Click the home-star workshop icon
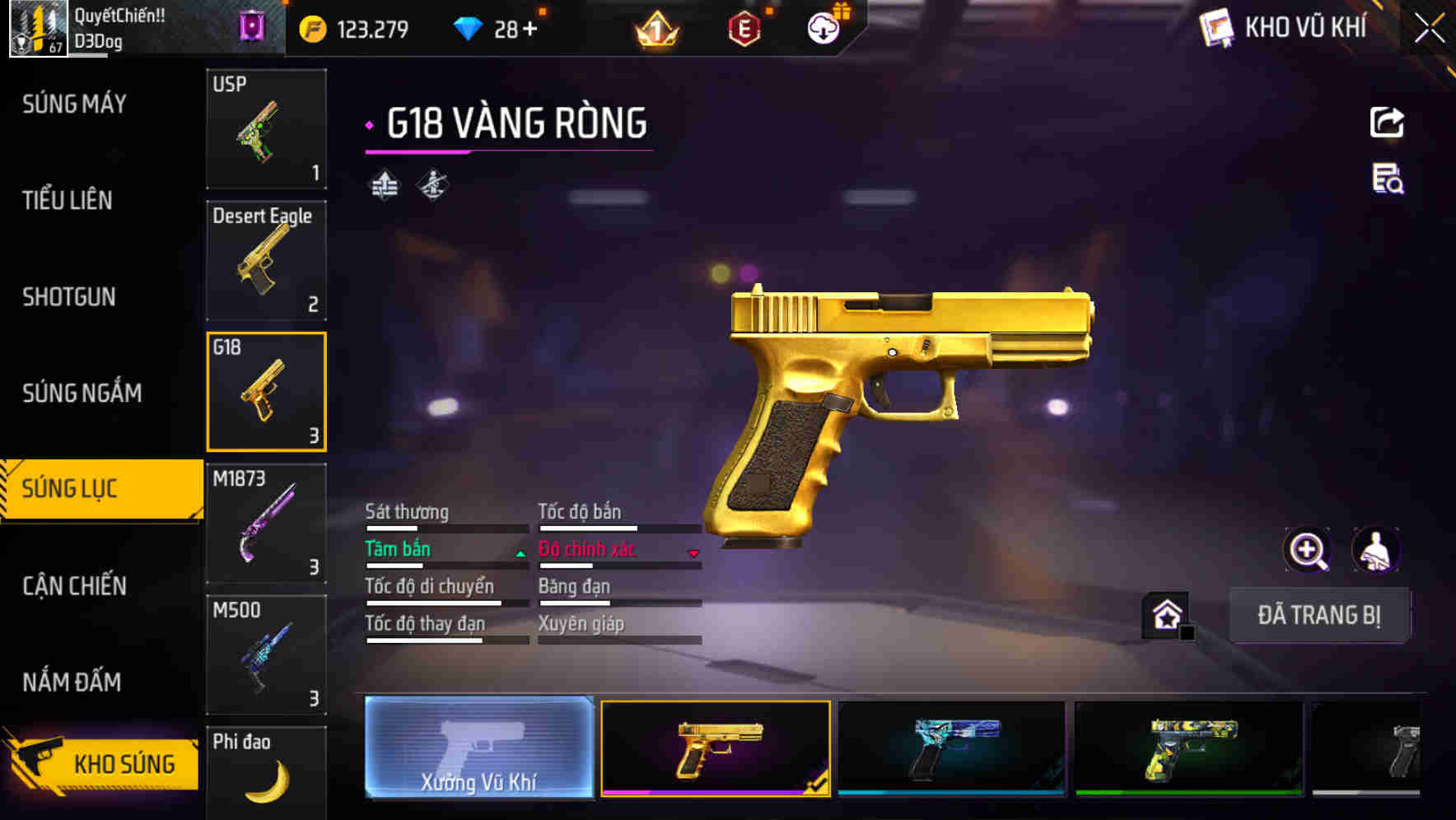Viewport: 1456px width, 820px height. coord(1166,614)
